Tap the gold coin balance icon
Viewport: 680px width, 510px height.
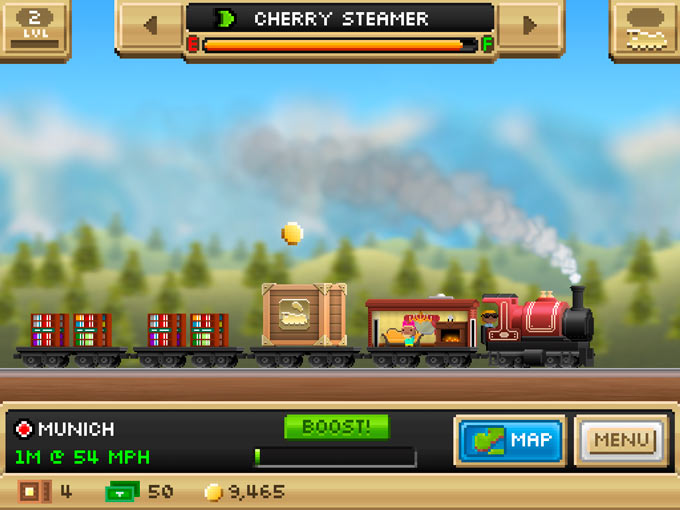213,492
